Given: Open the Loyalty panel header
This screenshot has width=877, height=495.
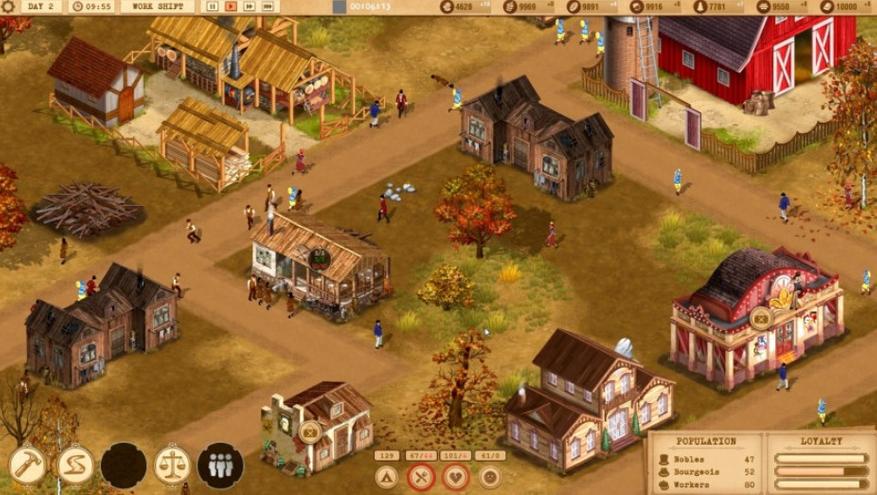Looking at the screenshot, I should click(x=821, y=440).
